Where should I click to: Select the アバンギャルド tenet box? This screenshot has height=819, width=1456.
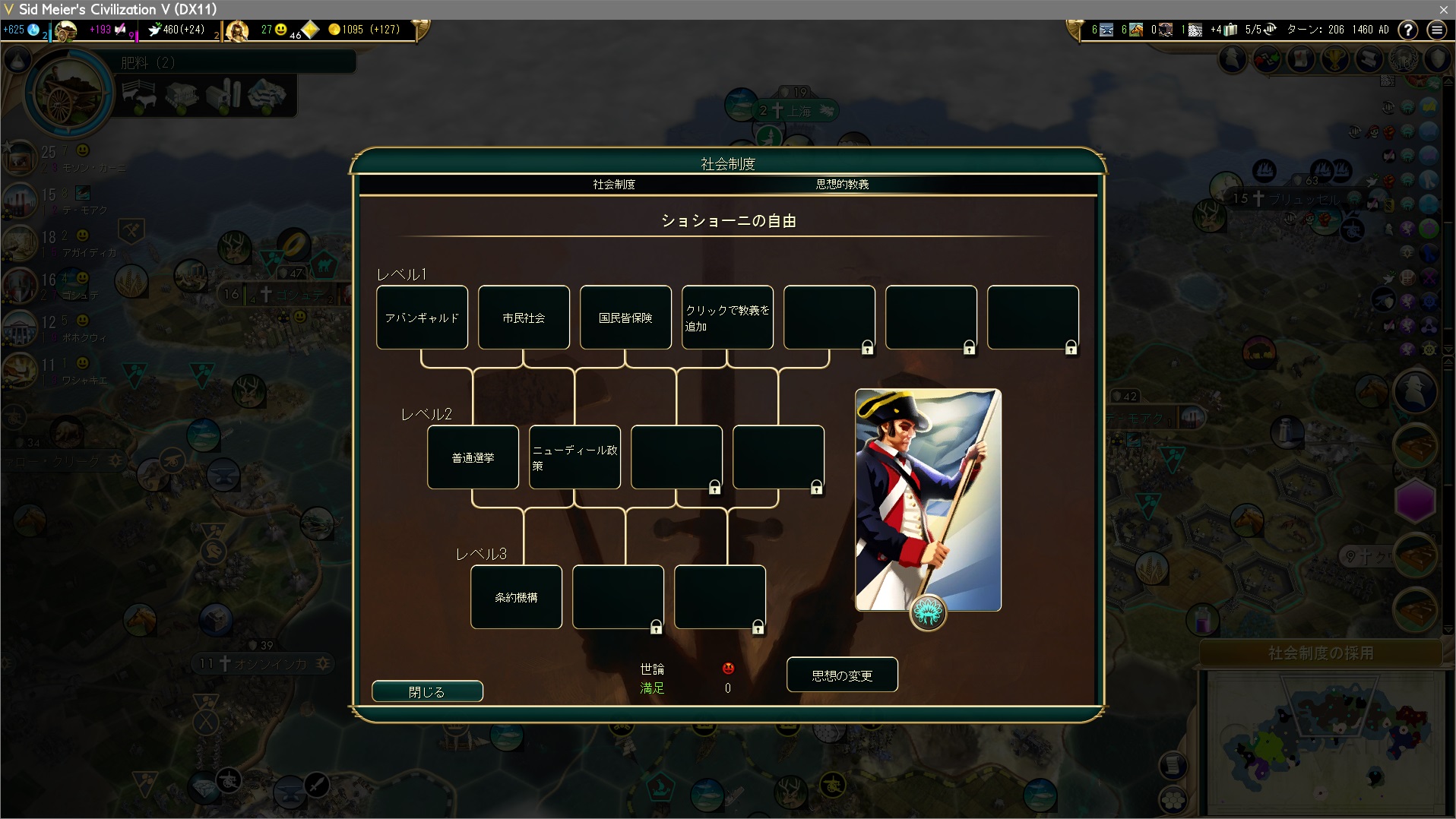coord(422,318)
